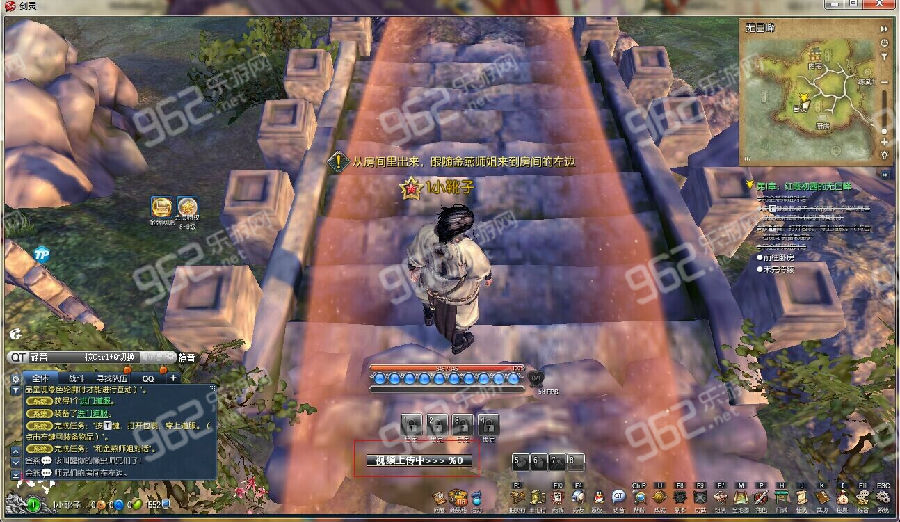Select the 全体 chat tab
The width and height of the screenshot is (900, 522).
pyautogui.click(x=40, y=378)
